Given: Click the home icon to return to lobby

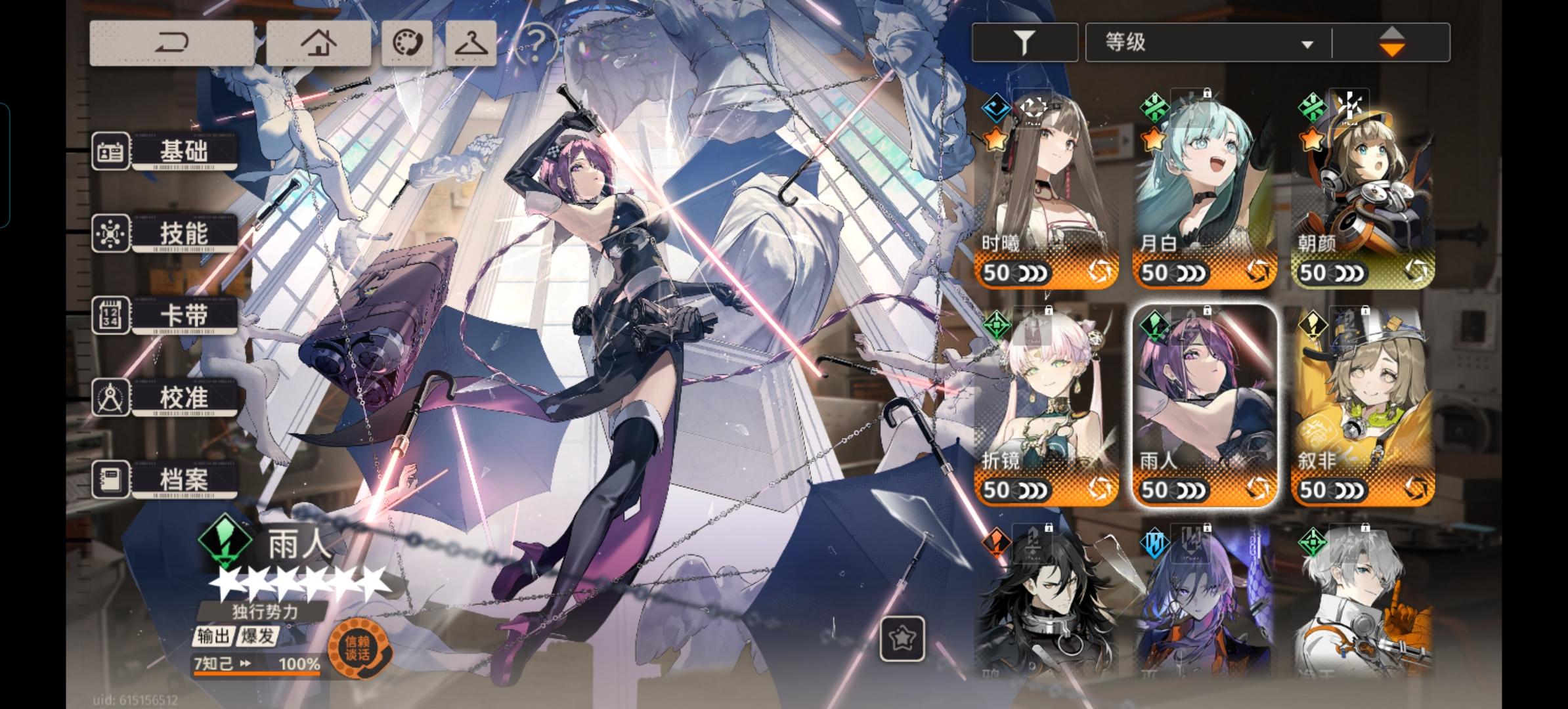Looking at the screenshot, I should [320, 41].
